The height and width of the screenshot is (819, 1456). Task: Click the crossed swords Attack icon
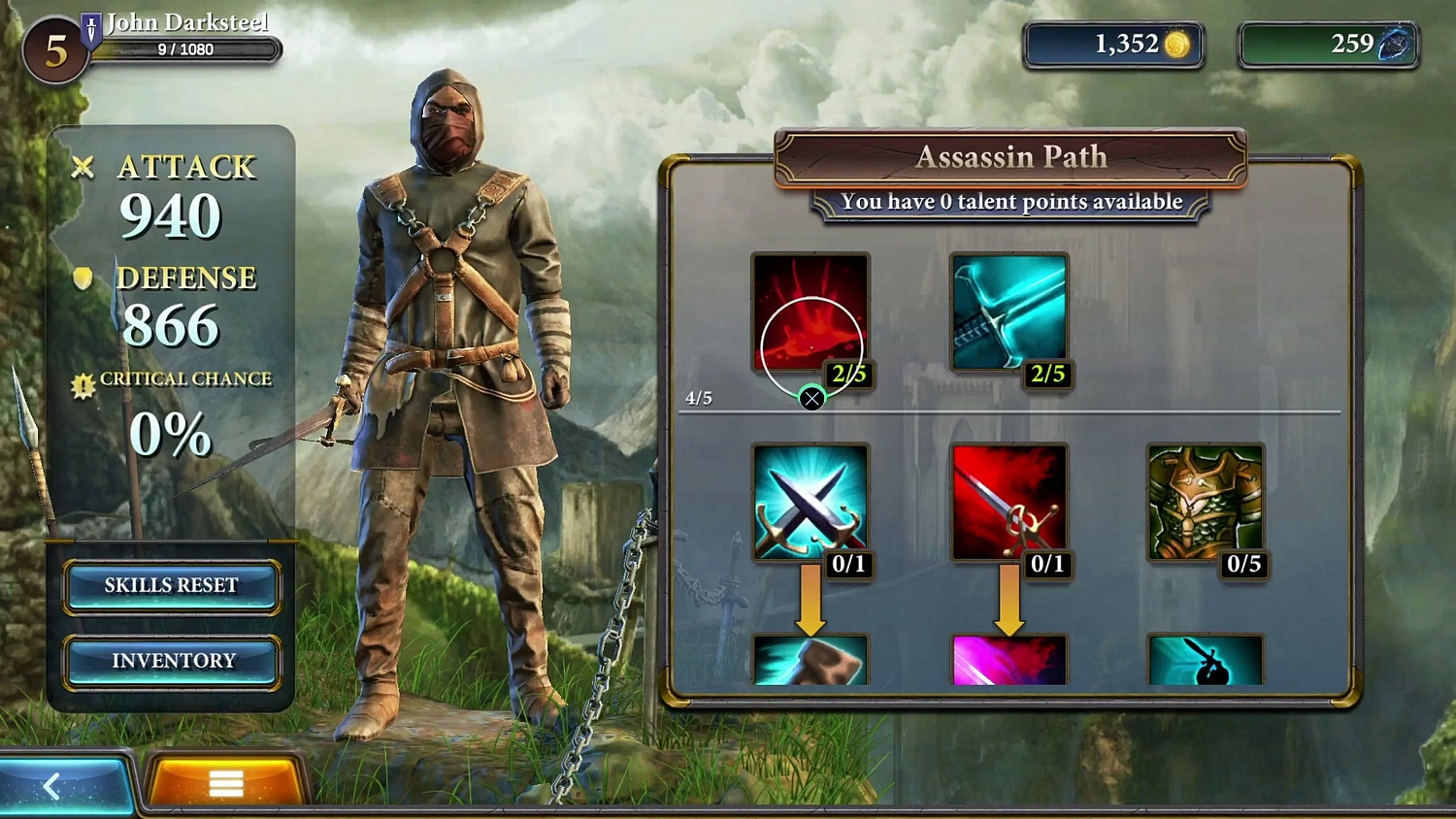coord(83,167)
